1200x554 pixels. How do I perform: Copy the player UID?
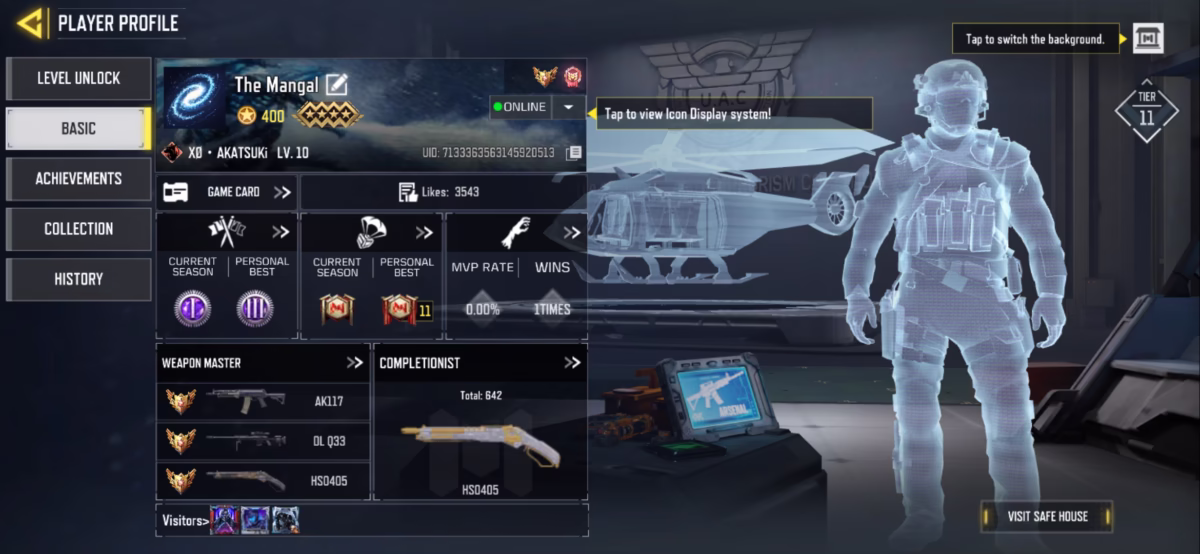point(573,153)
